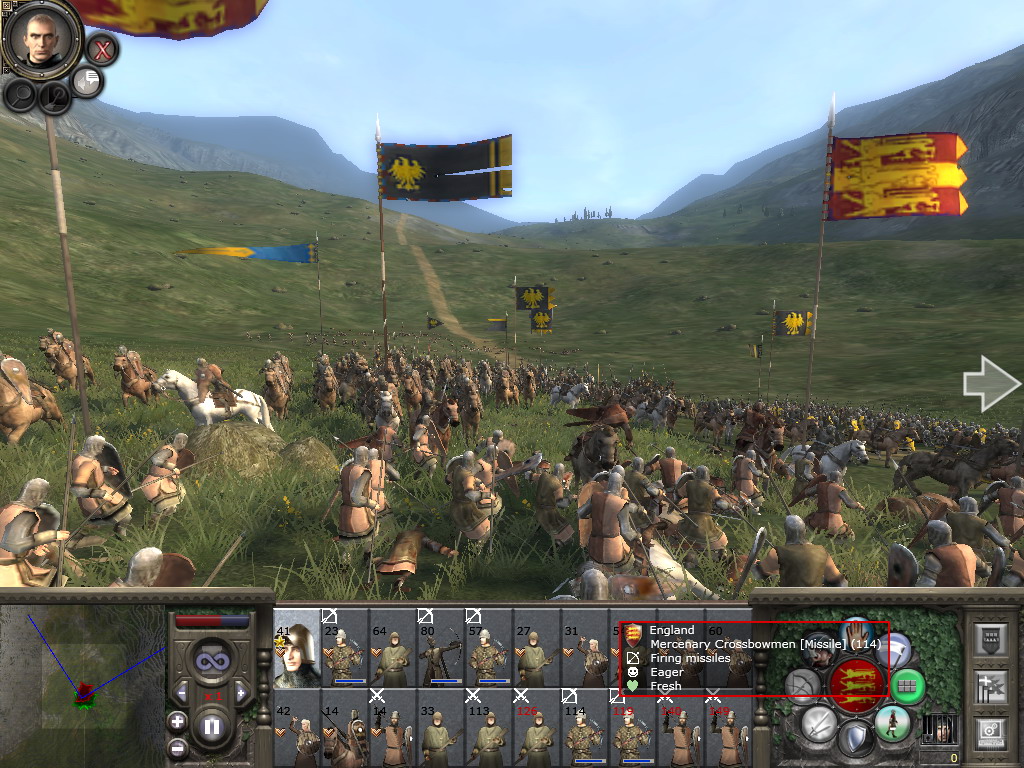Select the unit card with 113 soldiers
Viewport: 1024px width, 768px height.
[488, 728]
